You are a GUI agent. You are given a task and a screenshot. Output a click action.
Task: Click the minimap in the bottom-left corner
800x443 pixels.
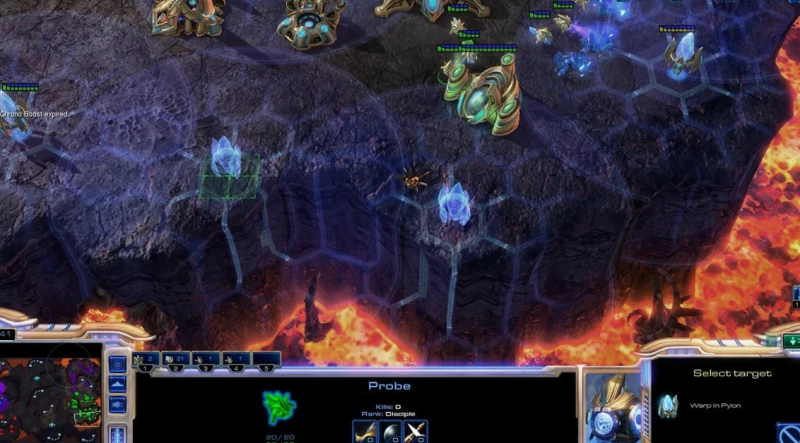[50, 393]
